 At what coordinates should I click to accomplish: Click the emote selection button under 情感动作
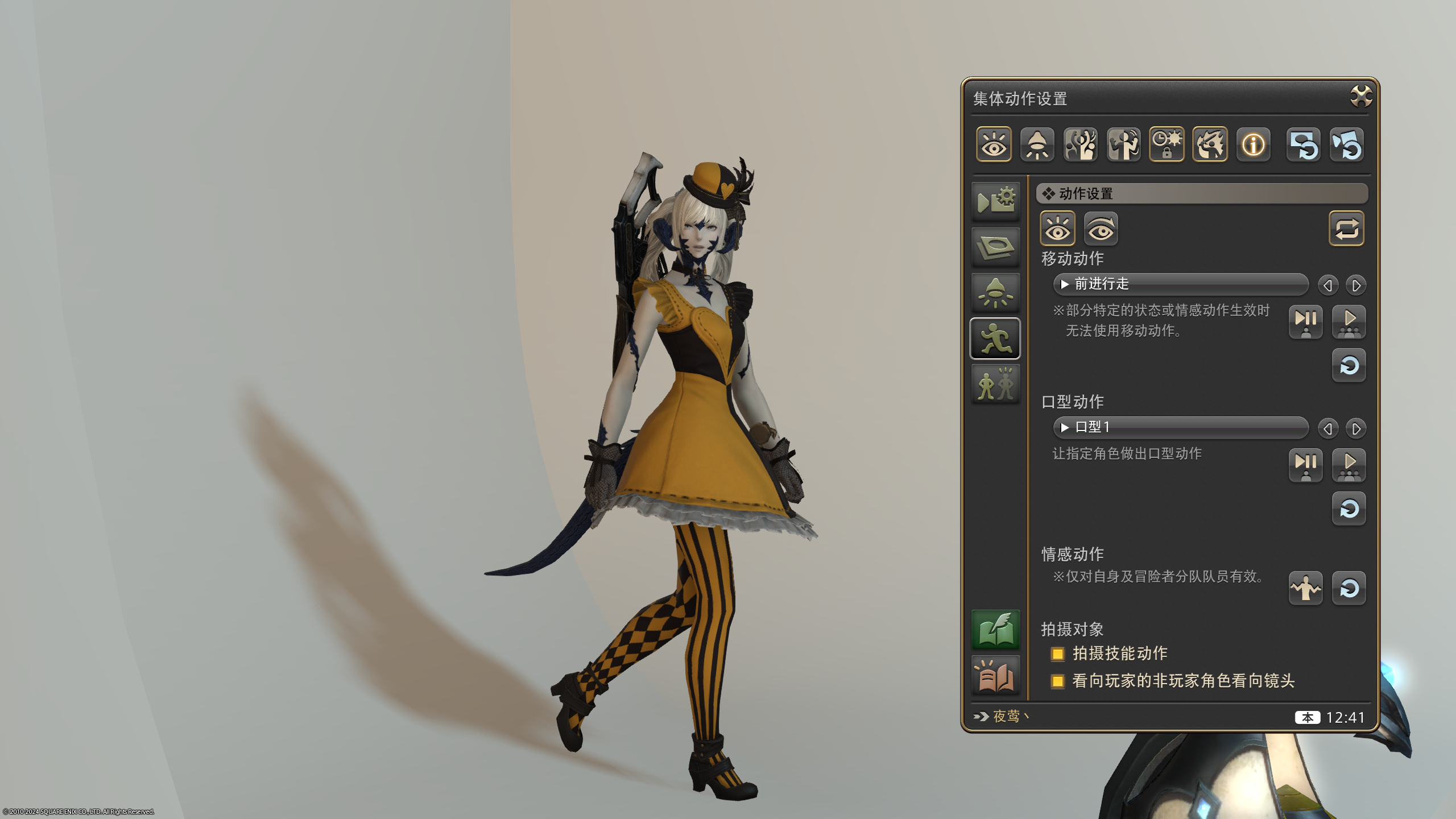click(1305, 589)
